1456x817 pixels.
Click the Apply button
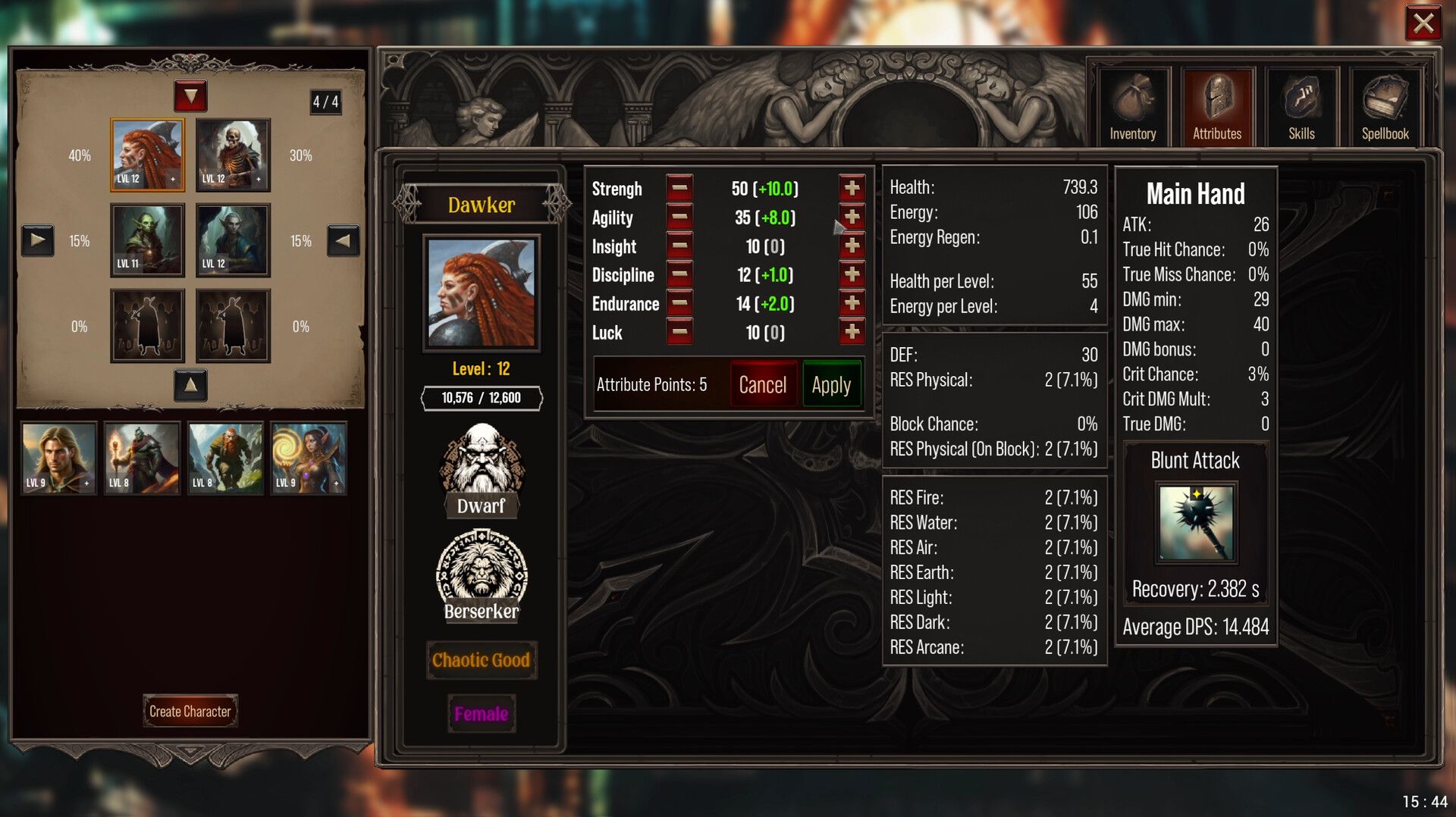[x=831, y=384]
